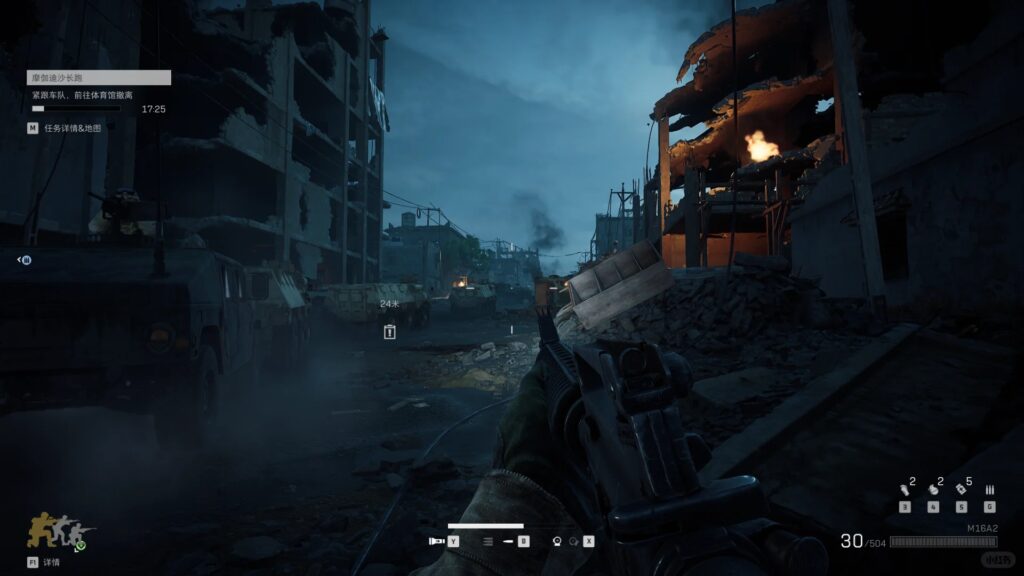Open the 摩伽迪沙长跑 mission objective tracker
This screenshot has height=576, width=1024.
pyautogui.click(x=98, y=77)
